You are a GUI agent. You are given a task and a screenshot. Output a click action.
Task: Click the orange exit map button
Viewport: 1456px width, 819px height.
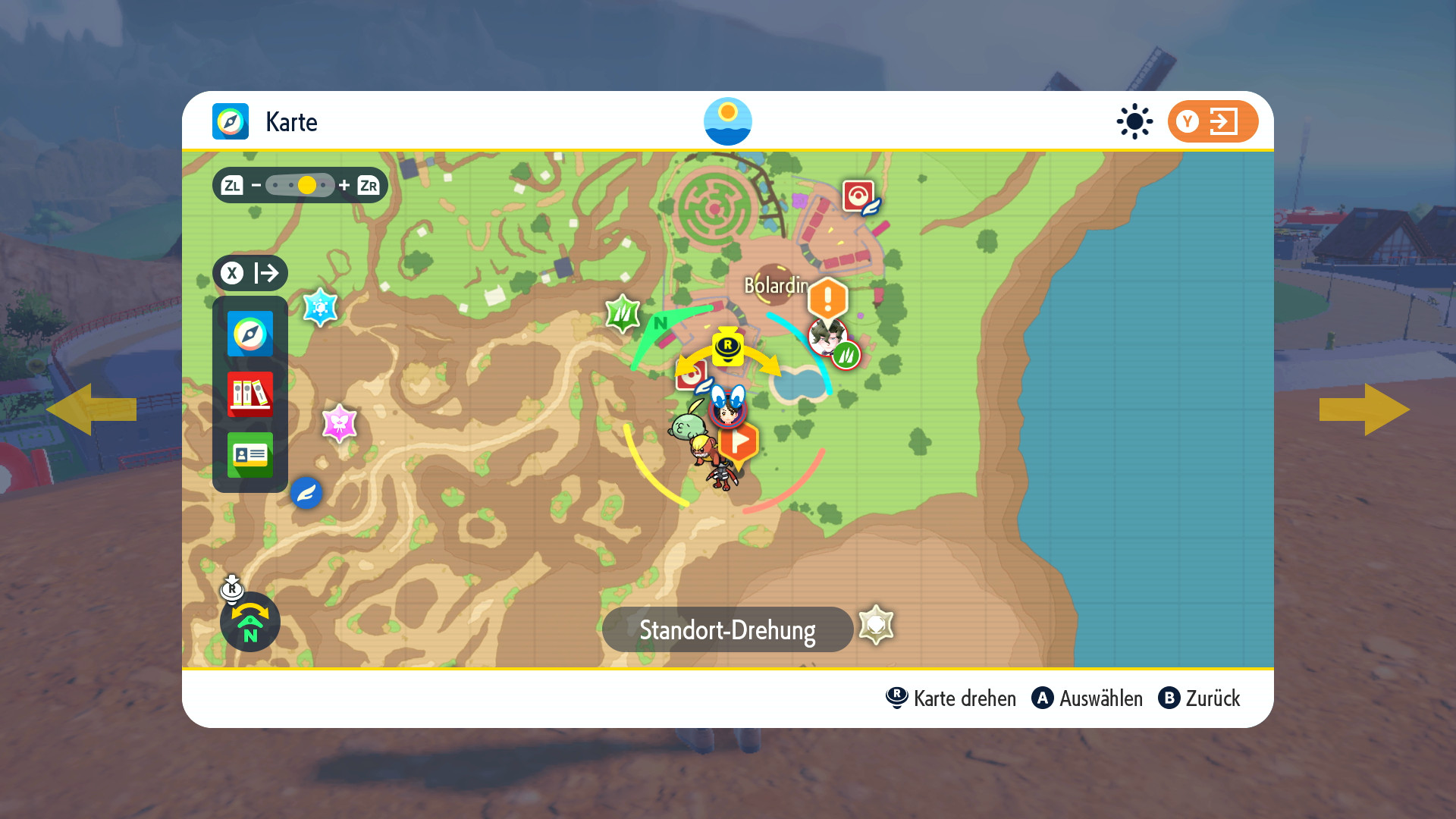pyautogui.click(x=1212, y=121)
